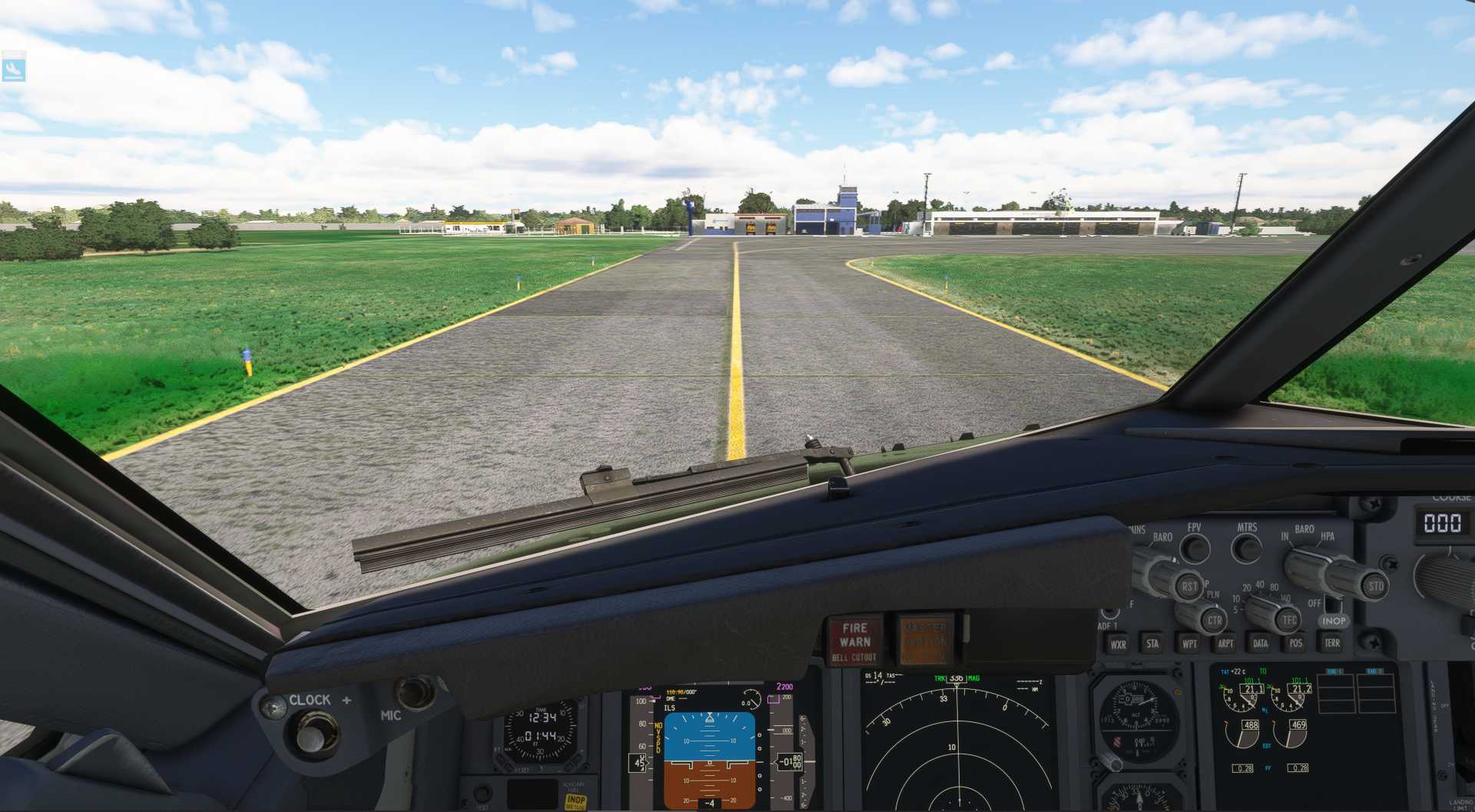Click the landing airplane icon overlay
1475x812 pixels.
click(14, 69)
